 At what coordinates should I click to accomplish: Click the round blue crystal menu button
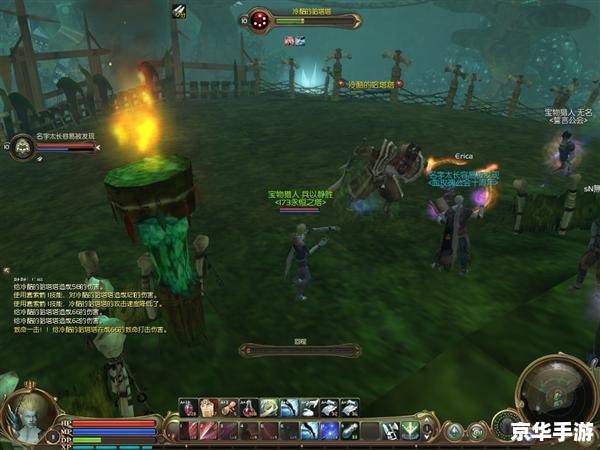click(x=455, y=431)
